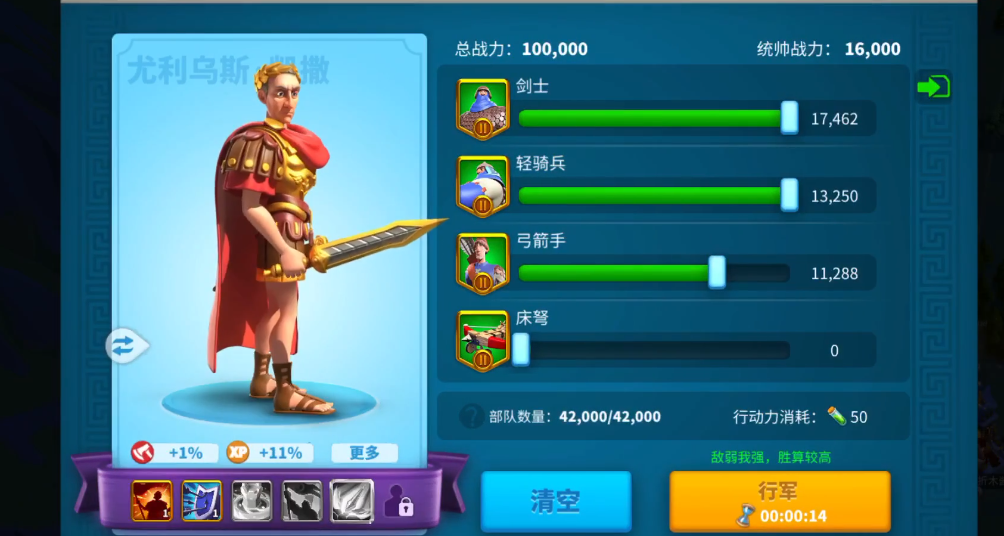1004x536 pixels.
Task: Open the 部队数量 question mark help
Action: 471,416
